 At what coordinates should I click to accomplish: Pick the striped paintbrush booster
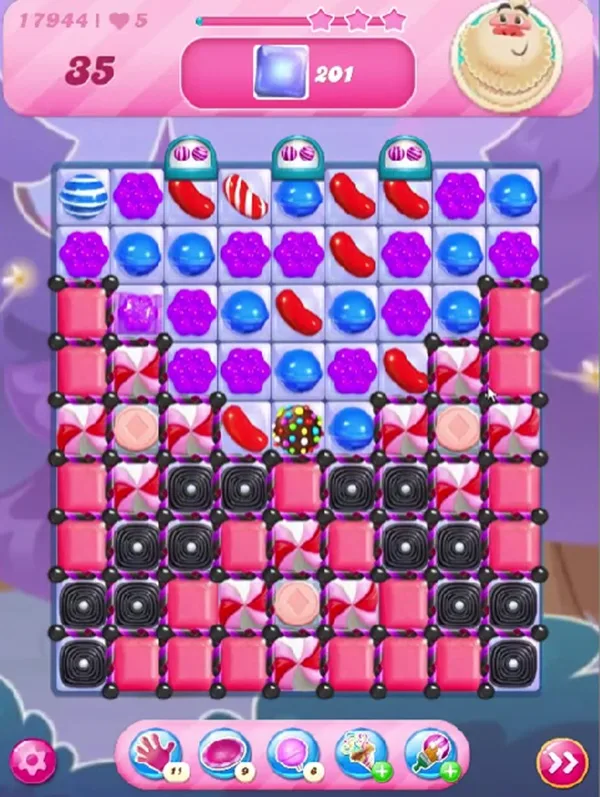coord(431,754)
